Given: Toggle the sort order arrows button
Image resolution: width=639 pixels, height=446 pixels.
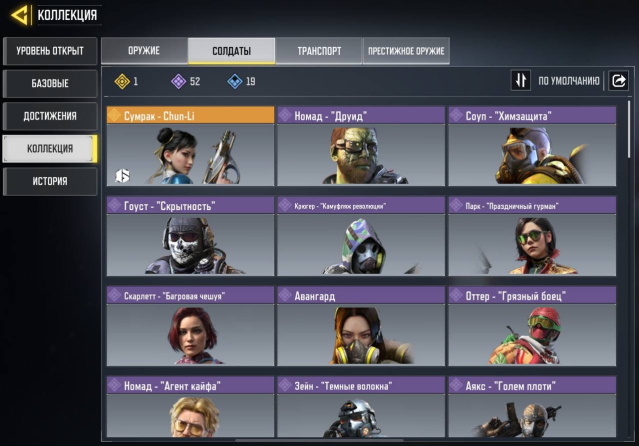Looking at the screenshot, I should tap(521, 81).
